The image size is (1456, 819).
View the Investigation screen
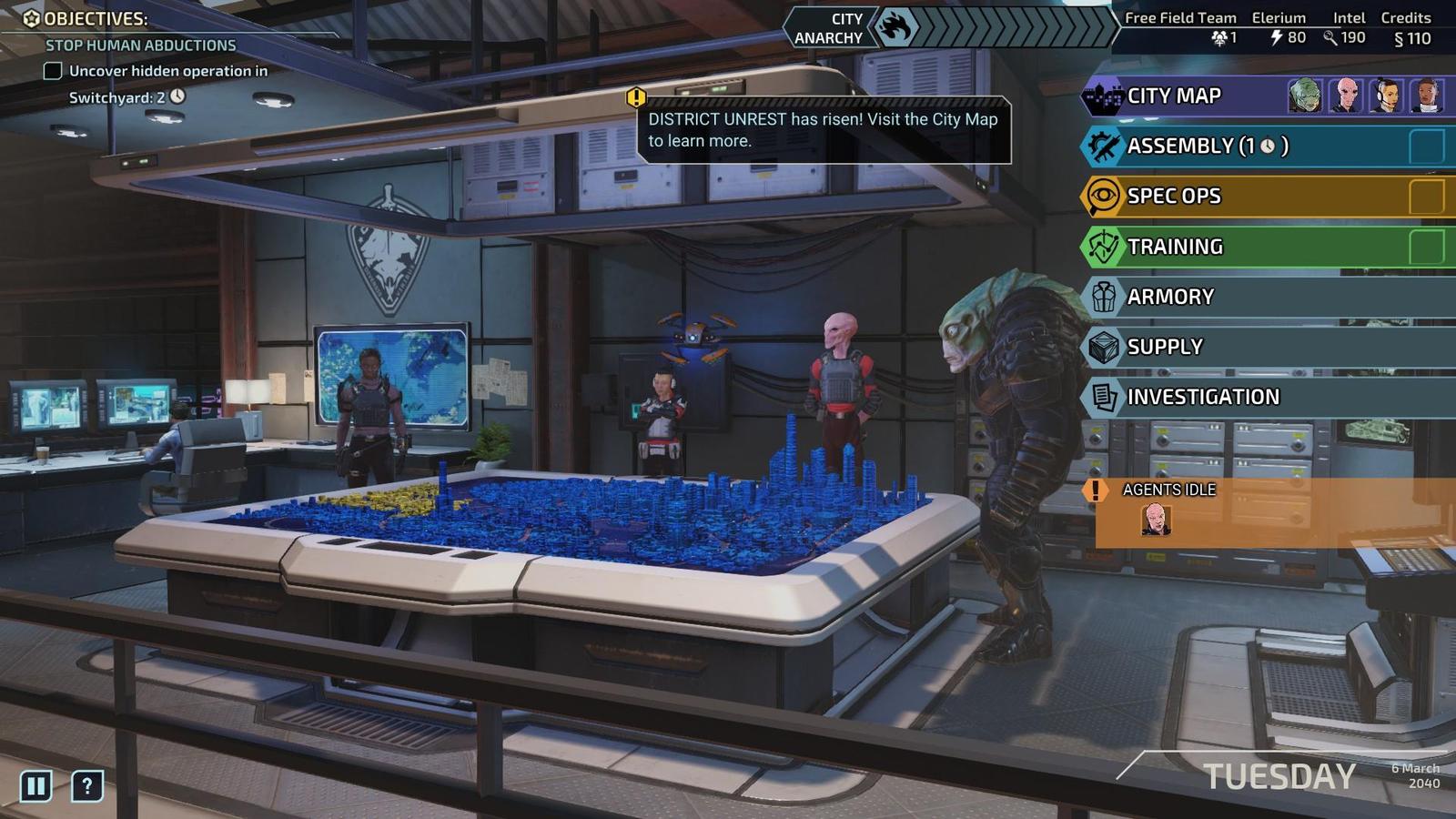click(1203, 397)
